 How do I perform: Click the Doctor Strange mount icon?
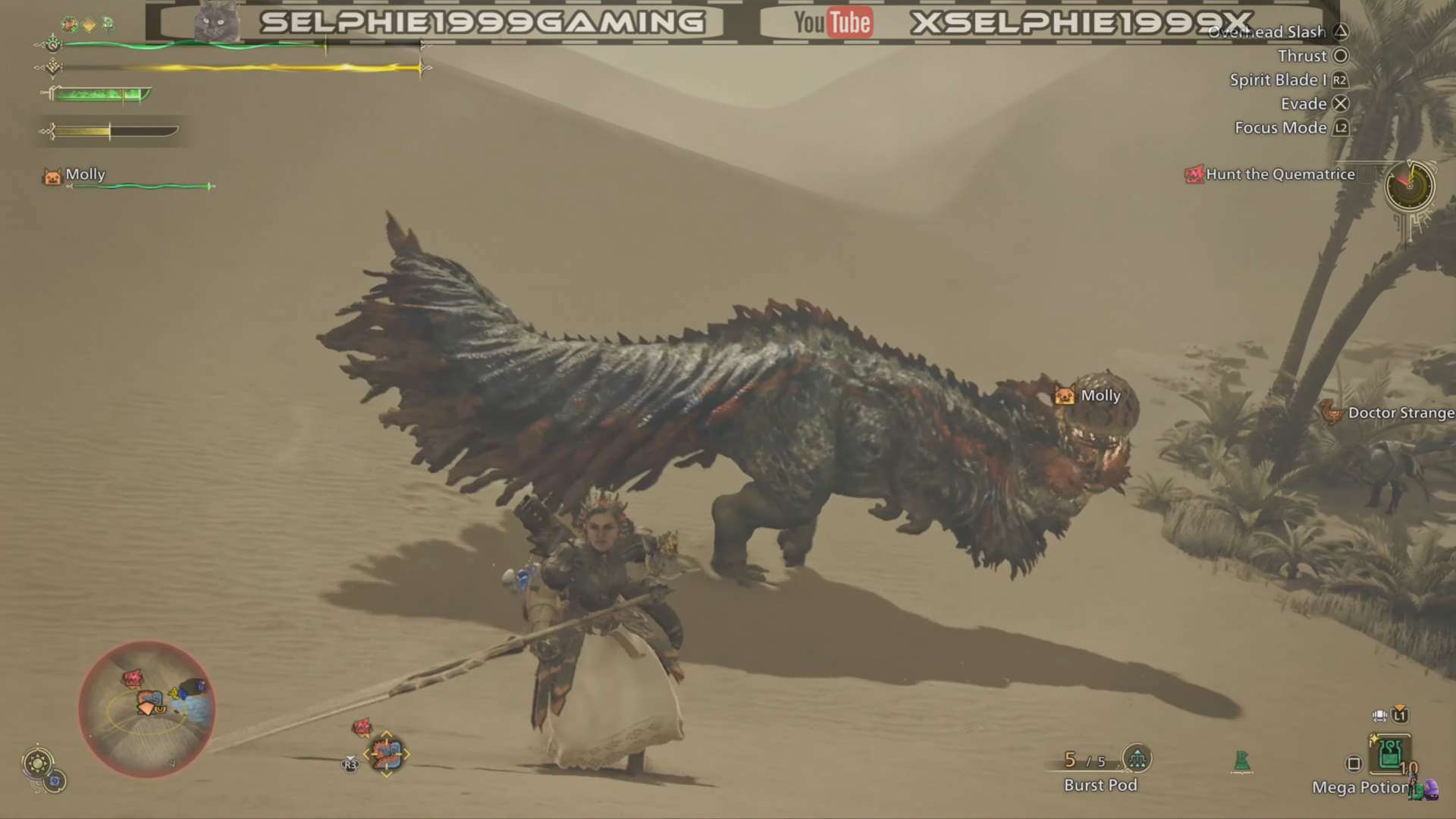point(1332,413)
